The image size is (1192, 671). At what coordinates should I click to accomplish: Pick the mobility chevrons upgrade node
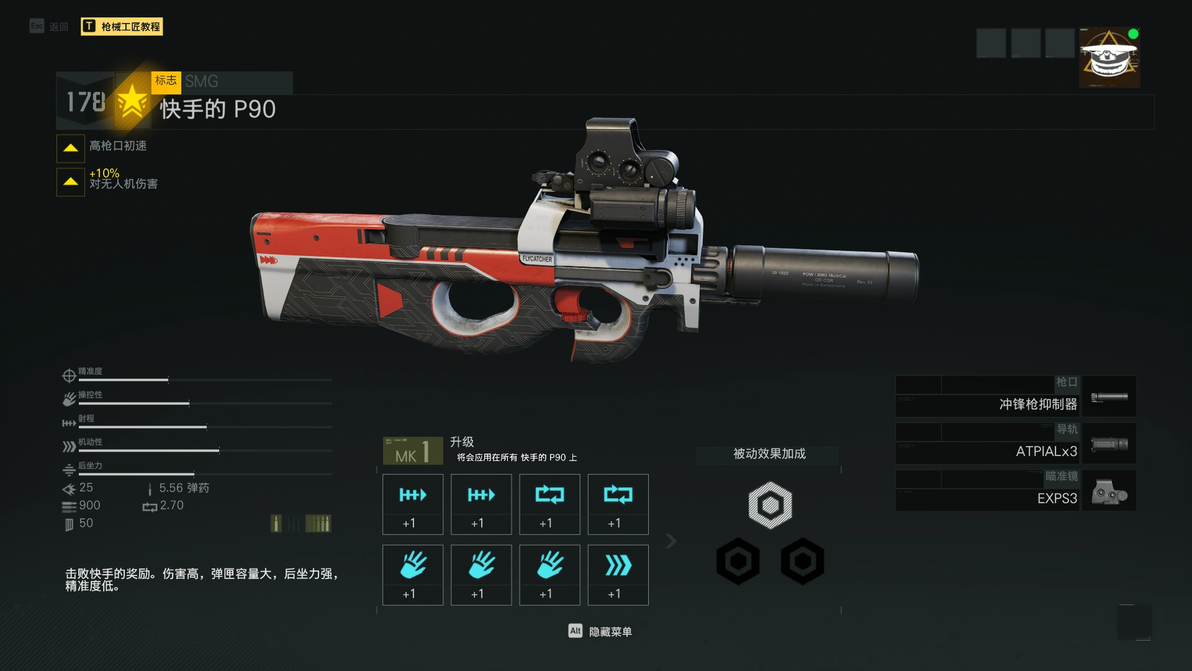618,574
